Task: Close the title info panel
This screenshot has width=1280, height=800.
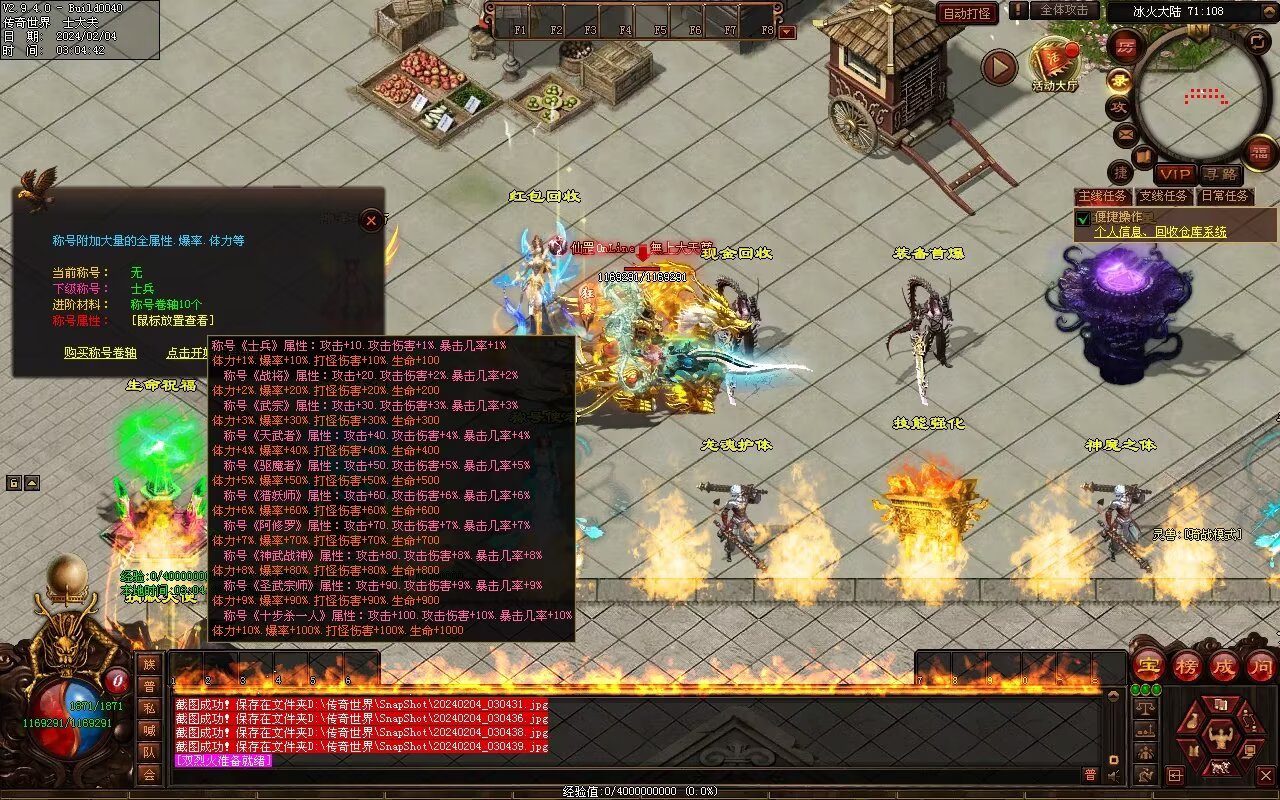Action: (371, 220)
